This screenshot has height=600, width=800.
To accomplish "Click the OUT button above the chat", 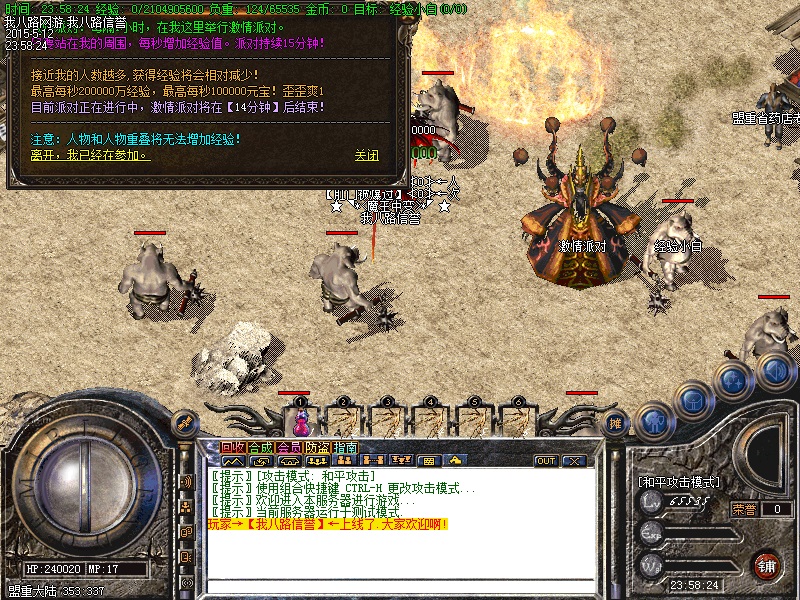I will pyautogui.click(x=545, y=461).
